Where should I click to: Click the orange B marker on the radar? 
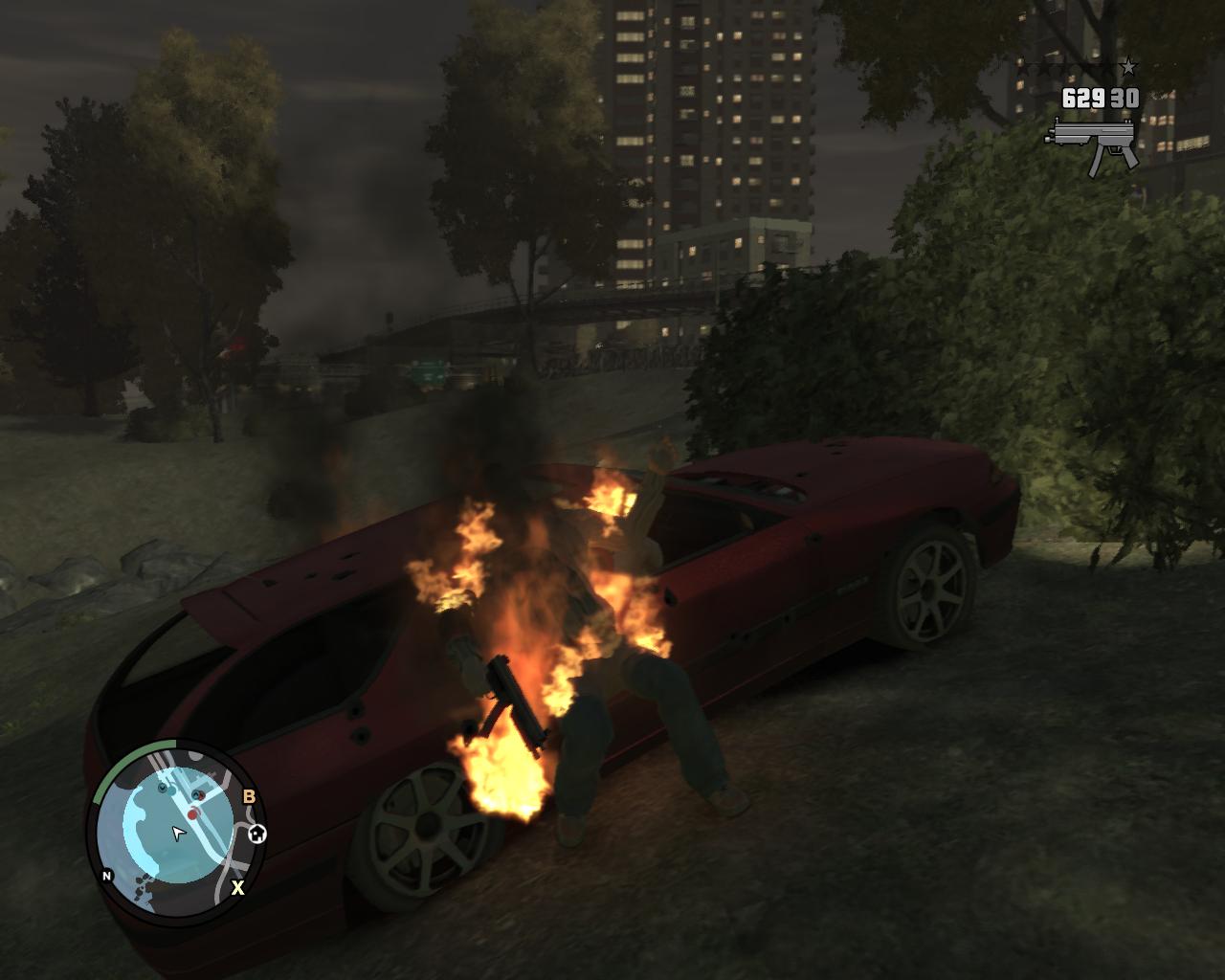pos(249,796)
